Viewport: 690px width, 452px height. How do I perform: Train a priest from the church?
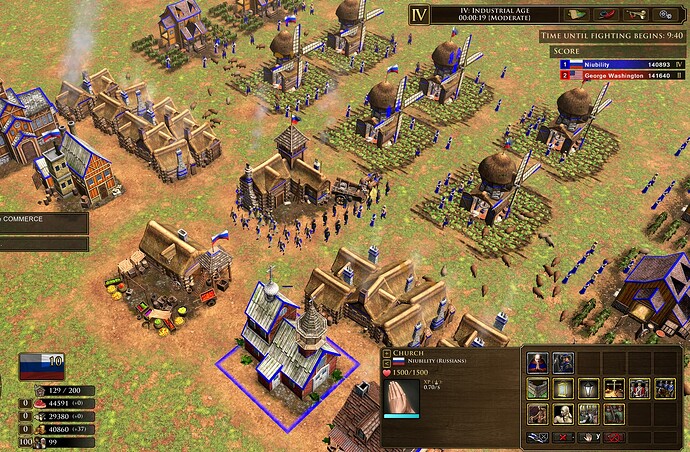click(x=537, y=362)
